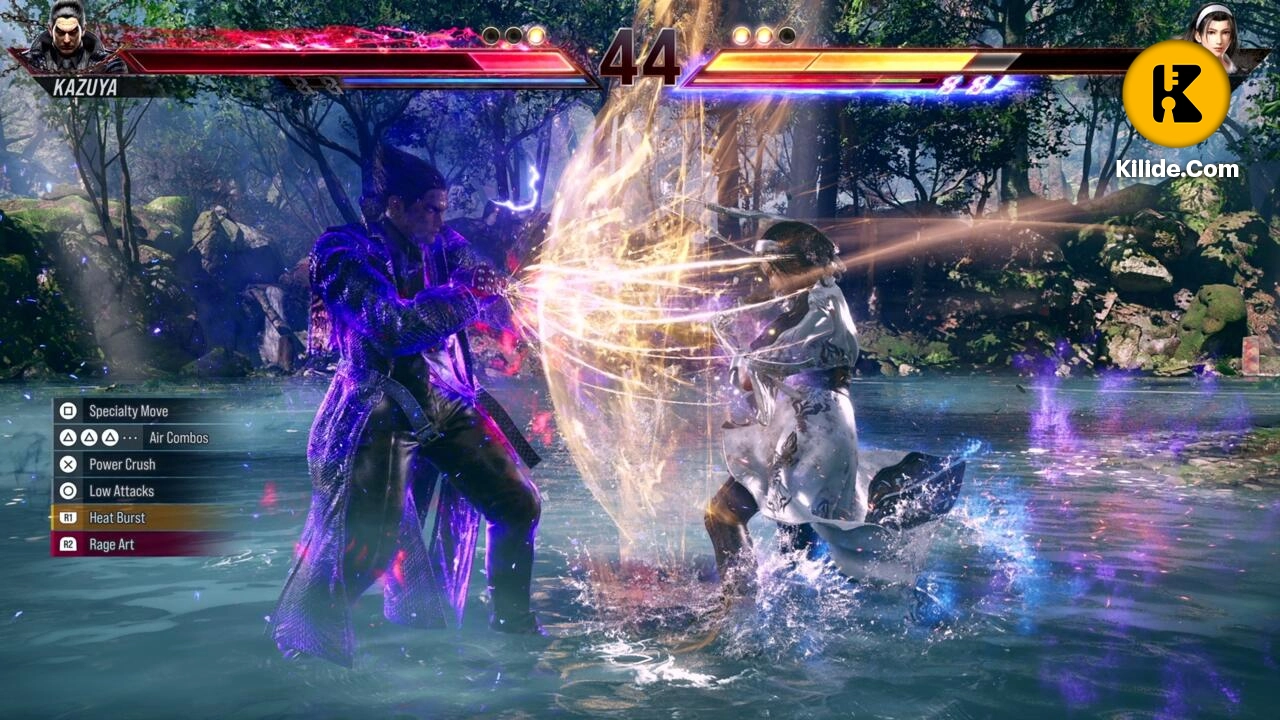Click the Power Crush label
The width and height of the screenshot is (1280, 720).
122,464
